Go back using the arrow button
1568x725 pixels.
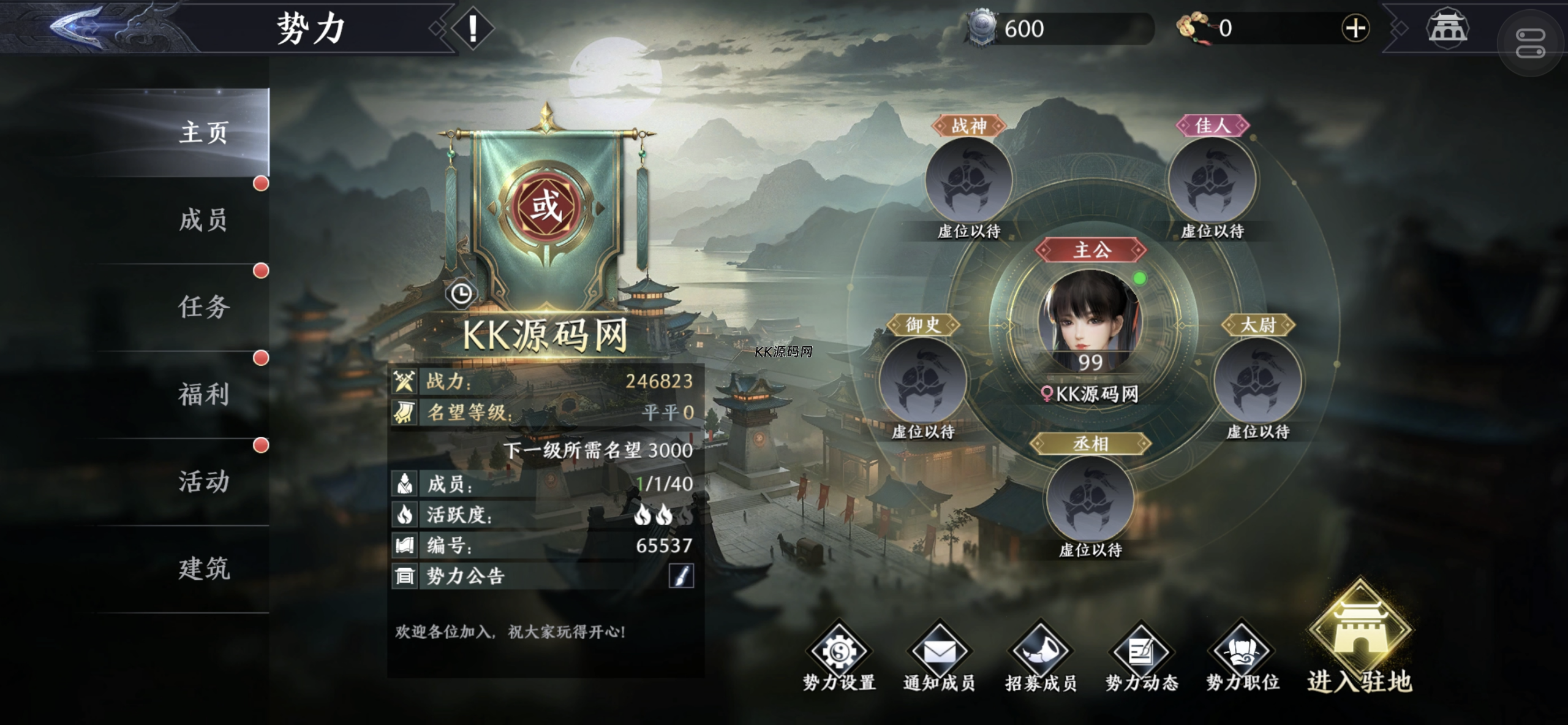click(x=78, y=28)
